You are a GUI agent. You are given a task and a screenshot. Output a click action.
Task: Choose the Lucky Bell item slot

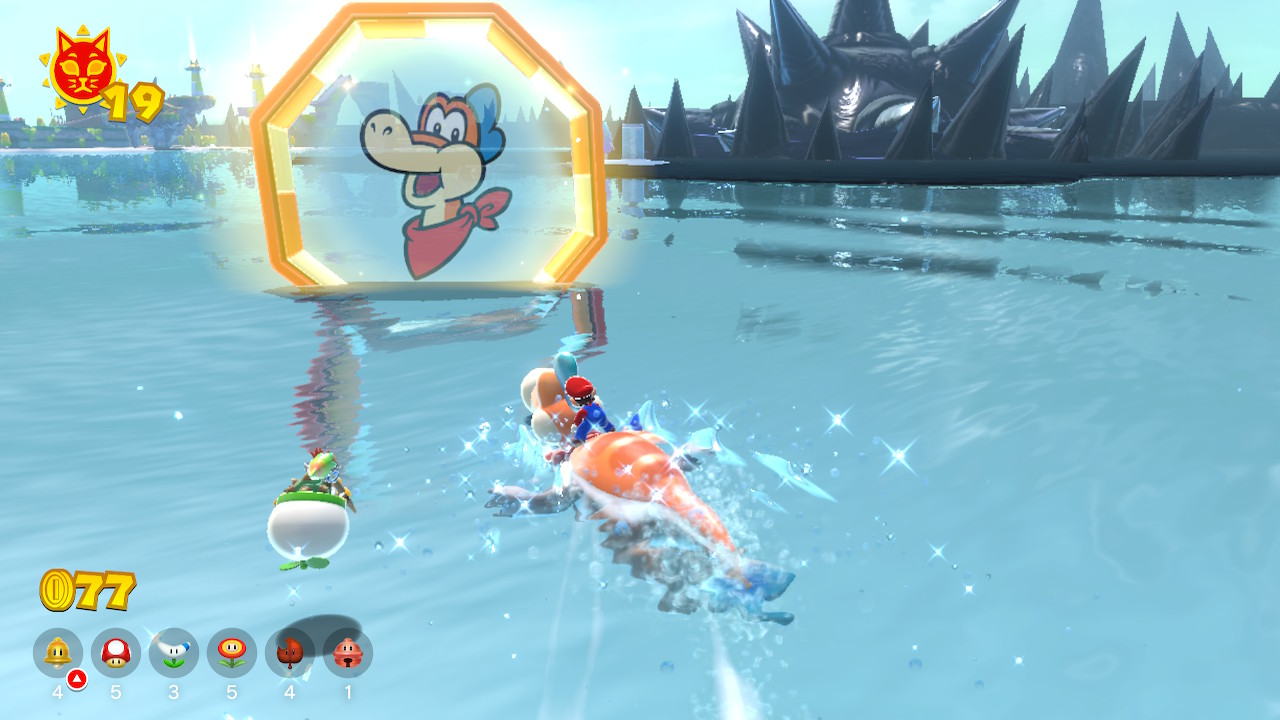348,653
